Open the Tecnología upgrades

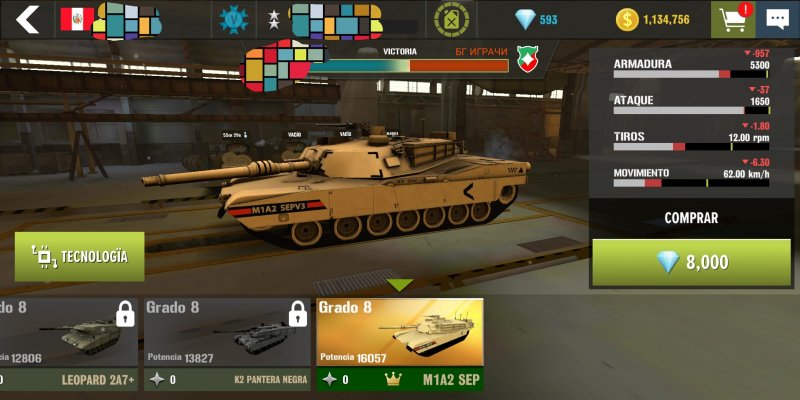pos(80,257)
